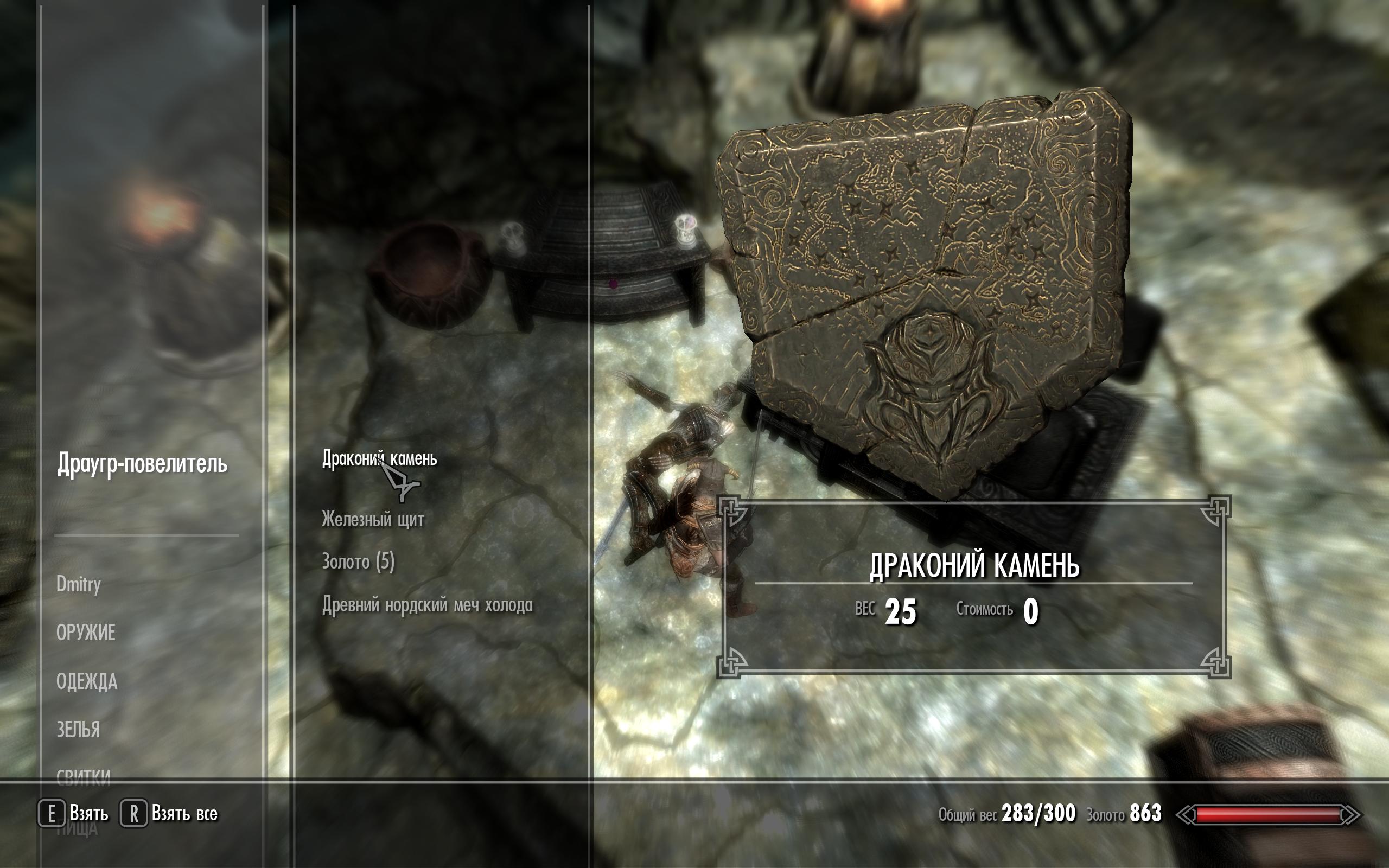Click the Взять button

point(73,813)
